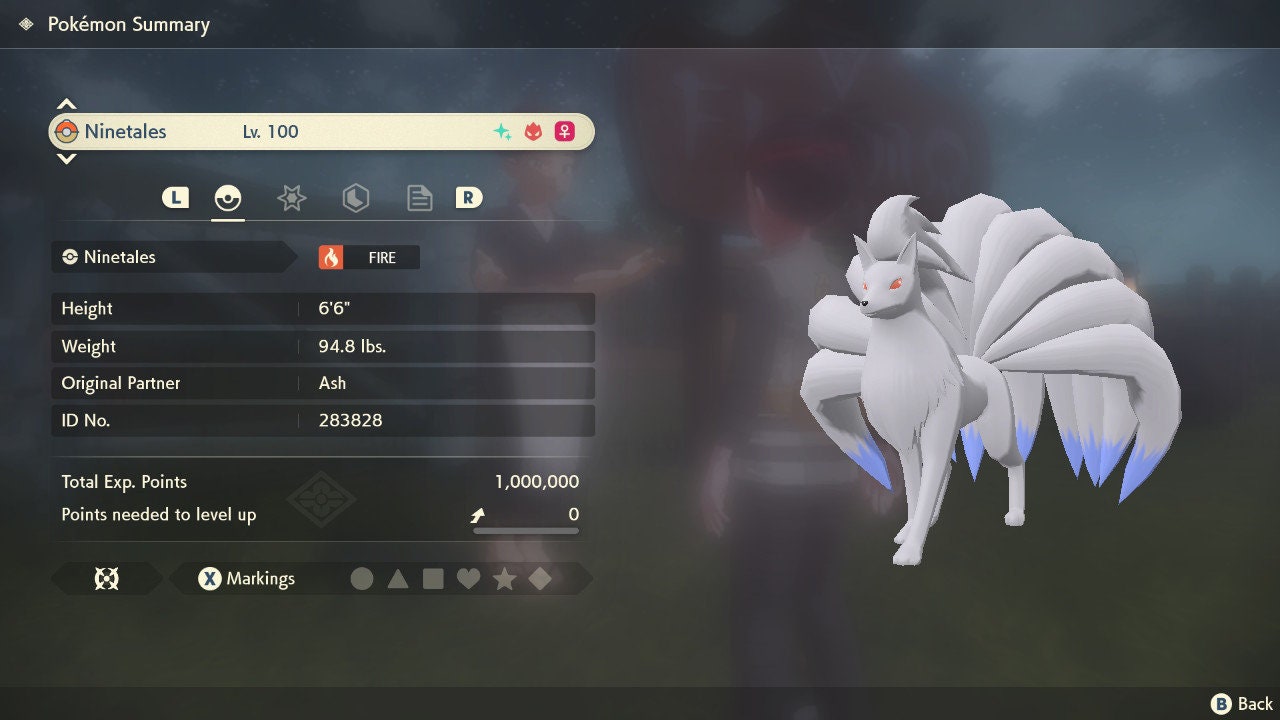Click the down arrow below Ninetales name
The image size is (1280, 720).
(66, 158)
